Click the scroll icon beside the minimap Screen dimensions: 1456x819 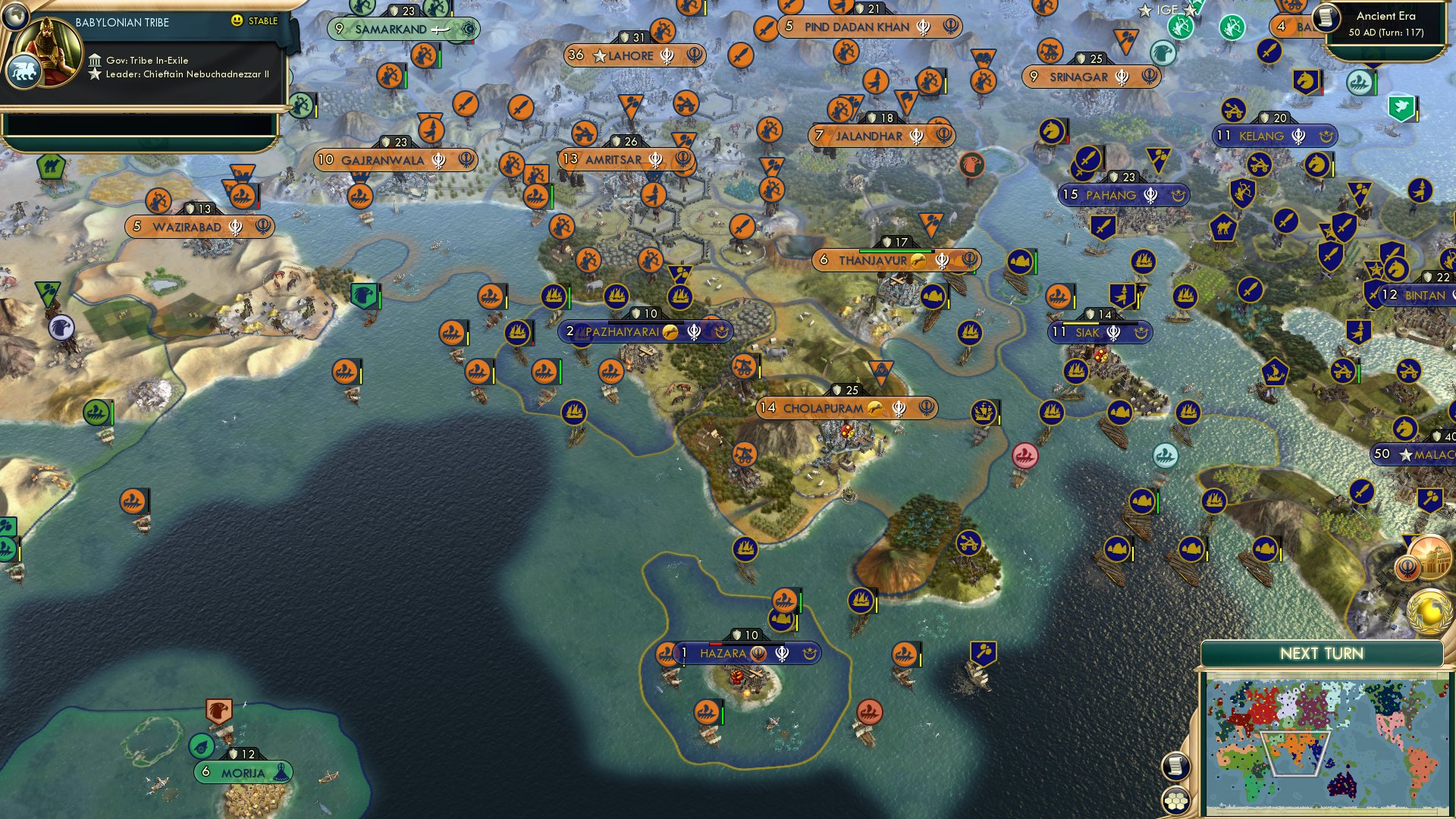1175,767
